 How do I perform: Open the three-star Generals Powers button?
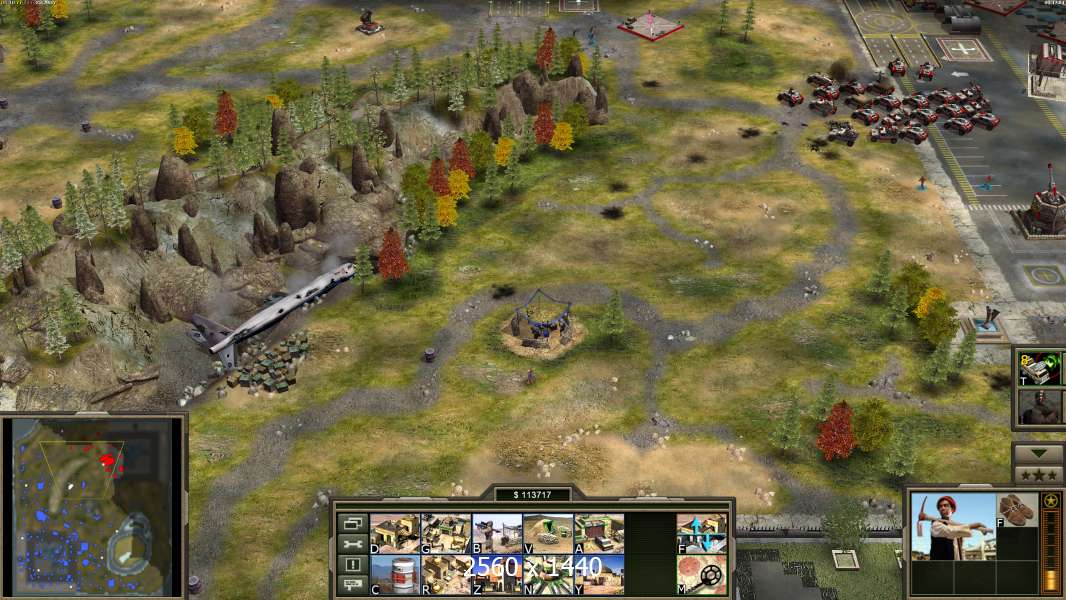1038,475
